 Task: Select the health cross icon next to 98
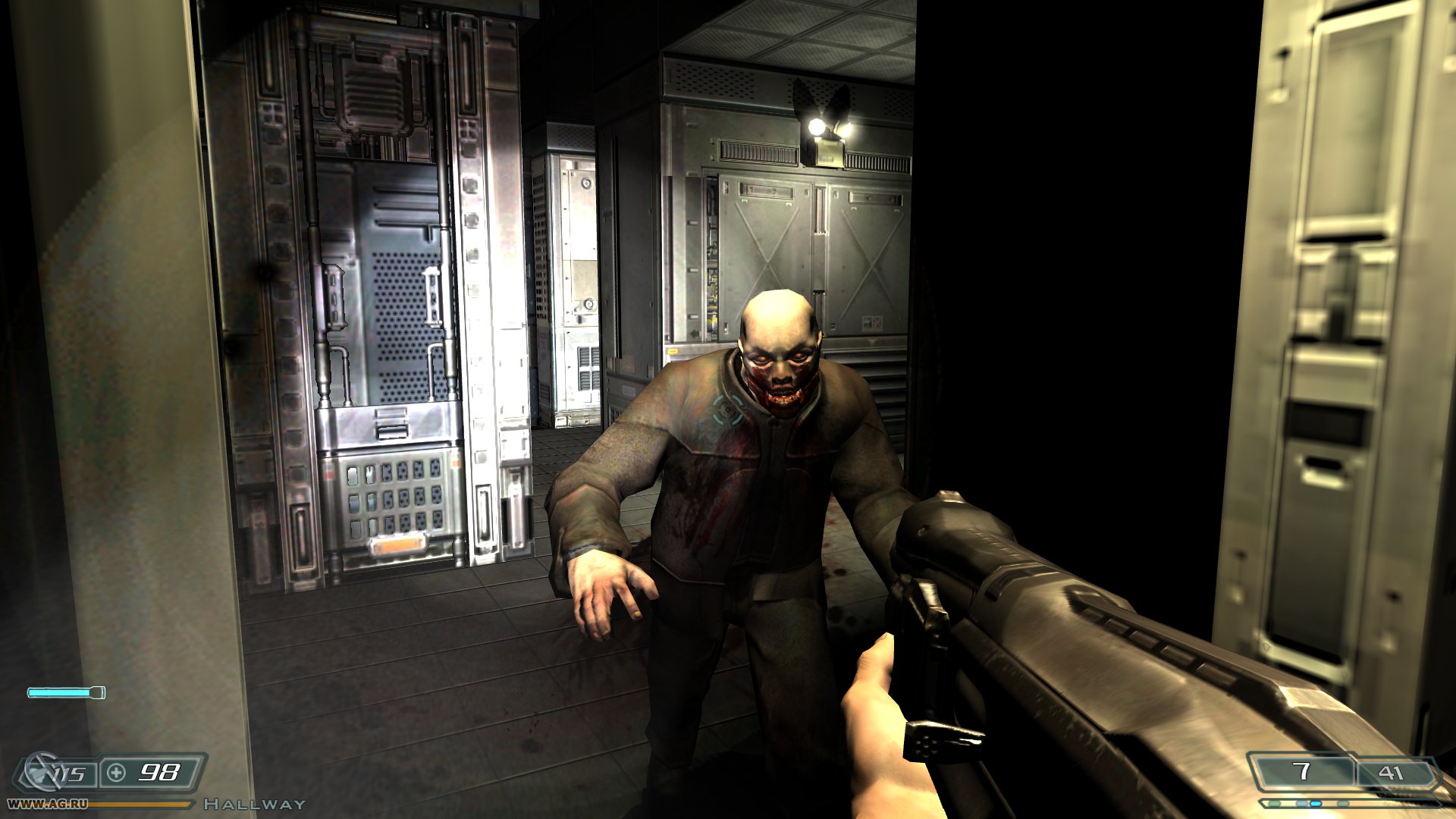coord(117,773)
